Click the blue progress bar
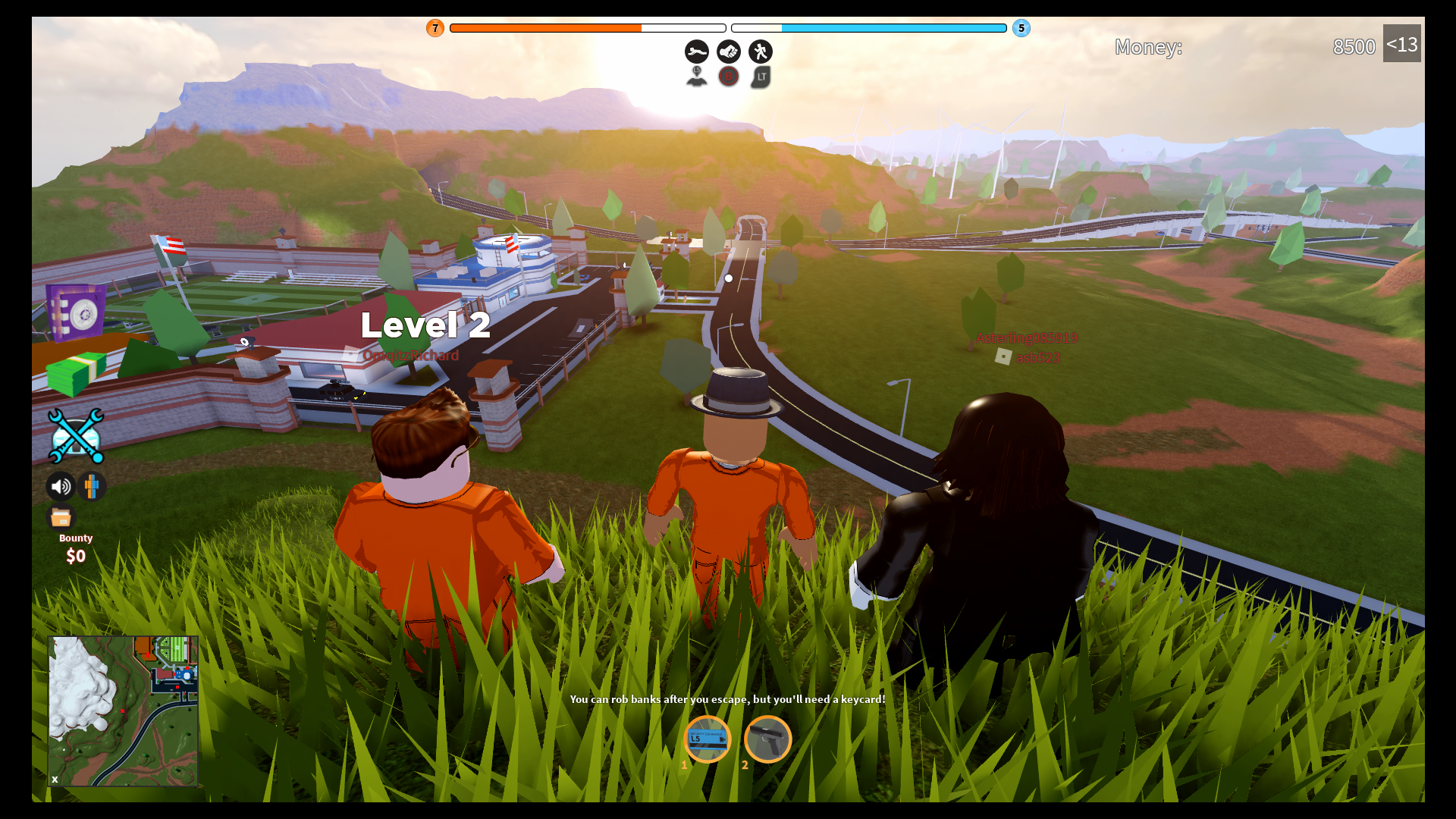 (868, 27)
